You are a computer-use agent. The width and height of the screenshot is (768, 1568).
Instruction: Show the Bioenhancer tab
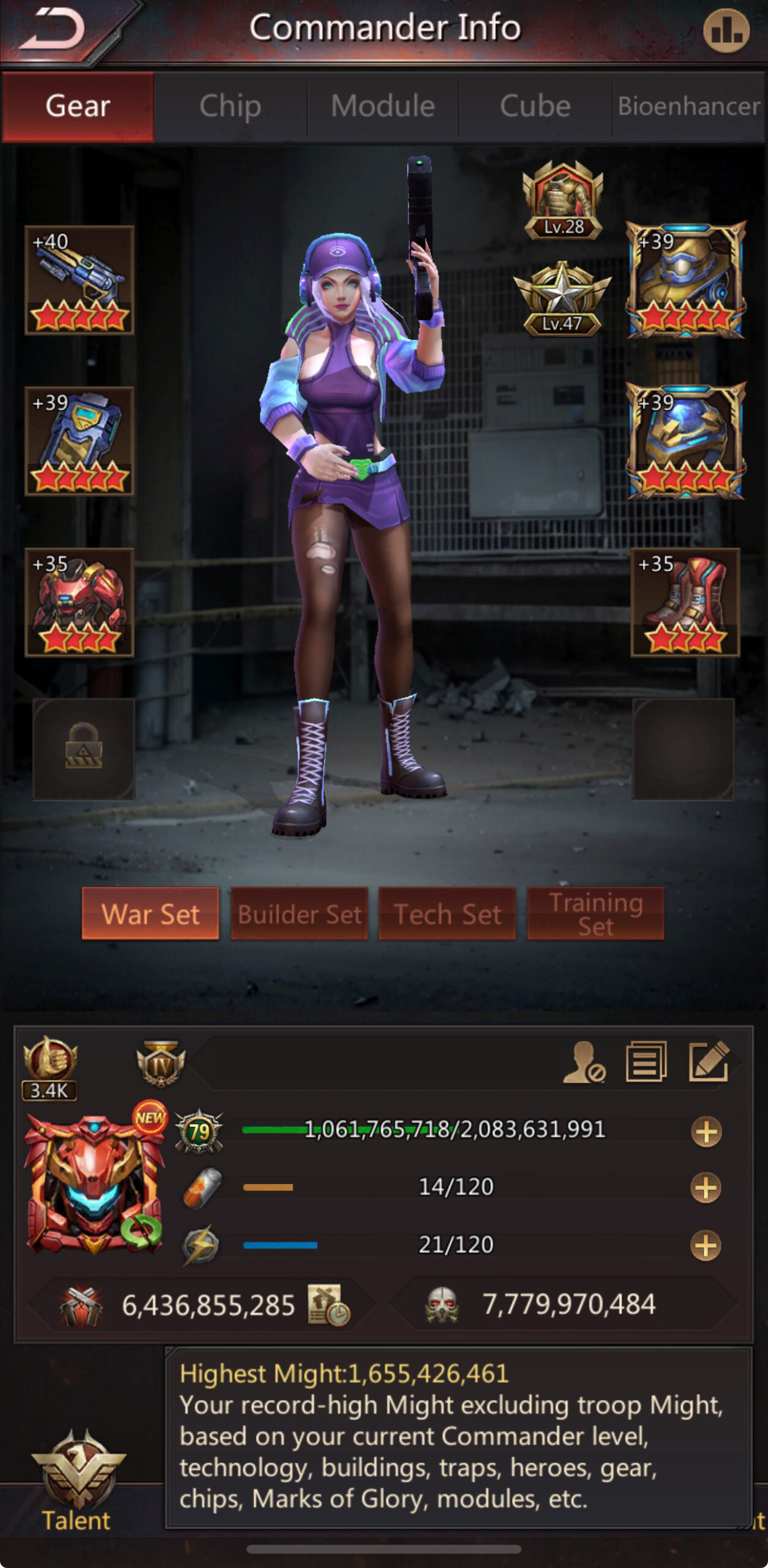pos(688,107)
